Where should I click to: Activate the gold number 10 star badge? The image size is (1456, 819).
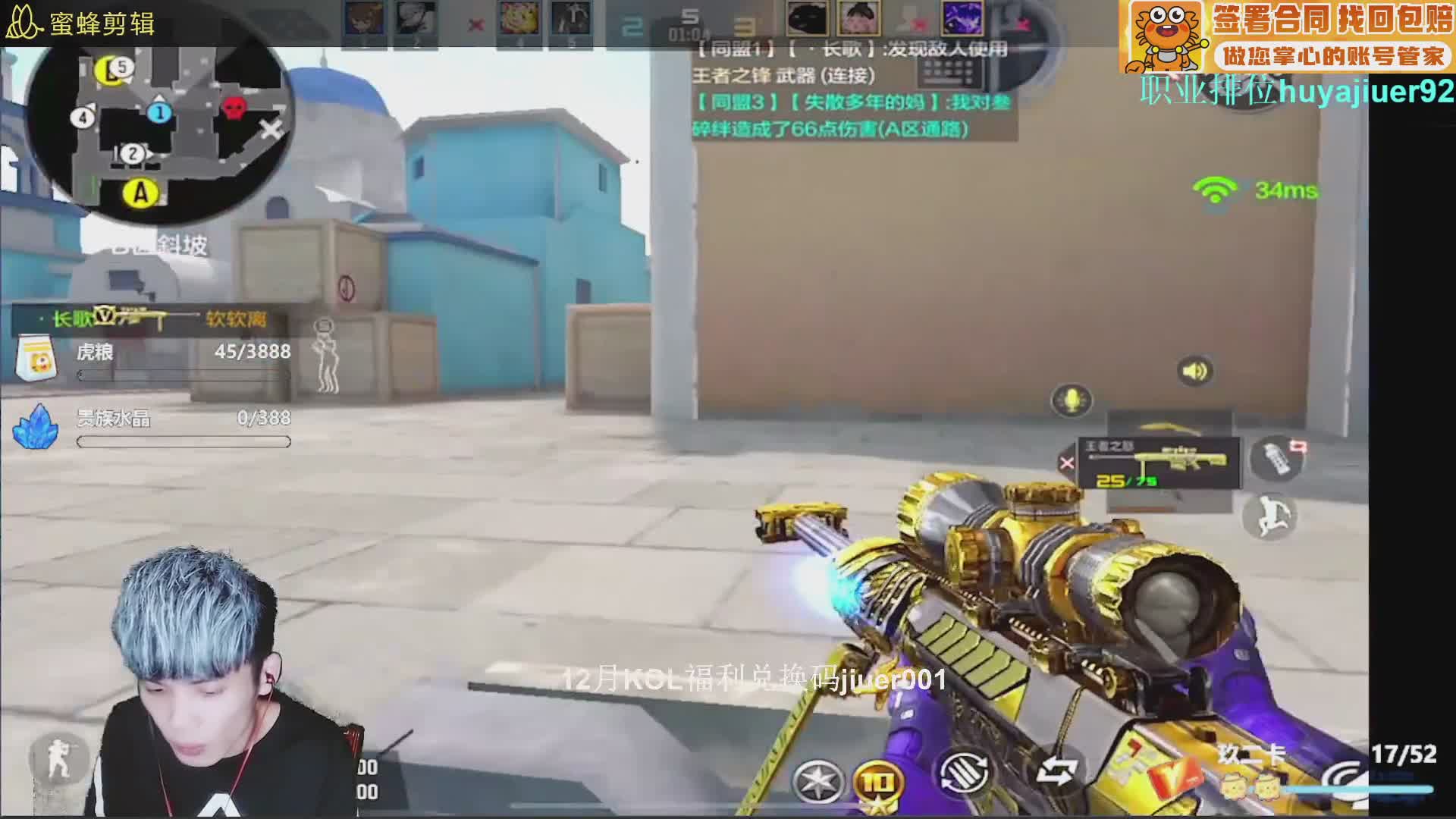click(878, 781)
